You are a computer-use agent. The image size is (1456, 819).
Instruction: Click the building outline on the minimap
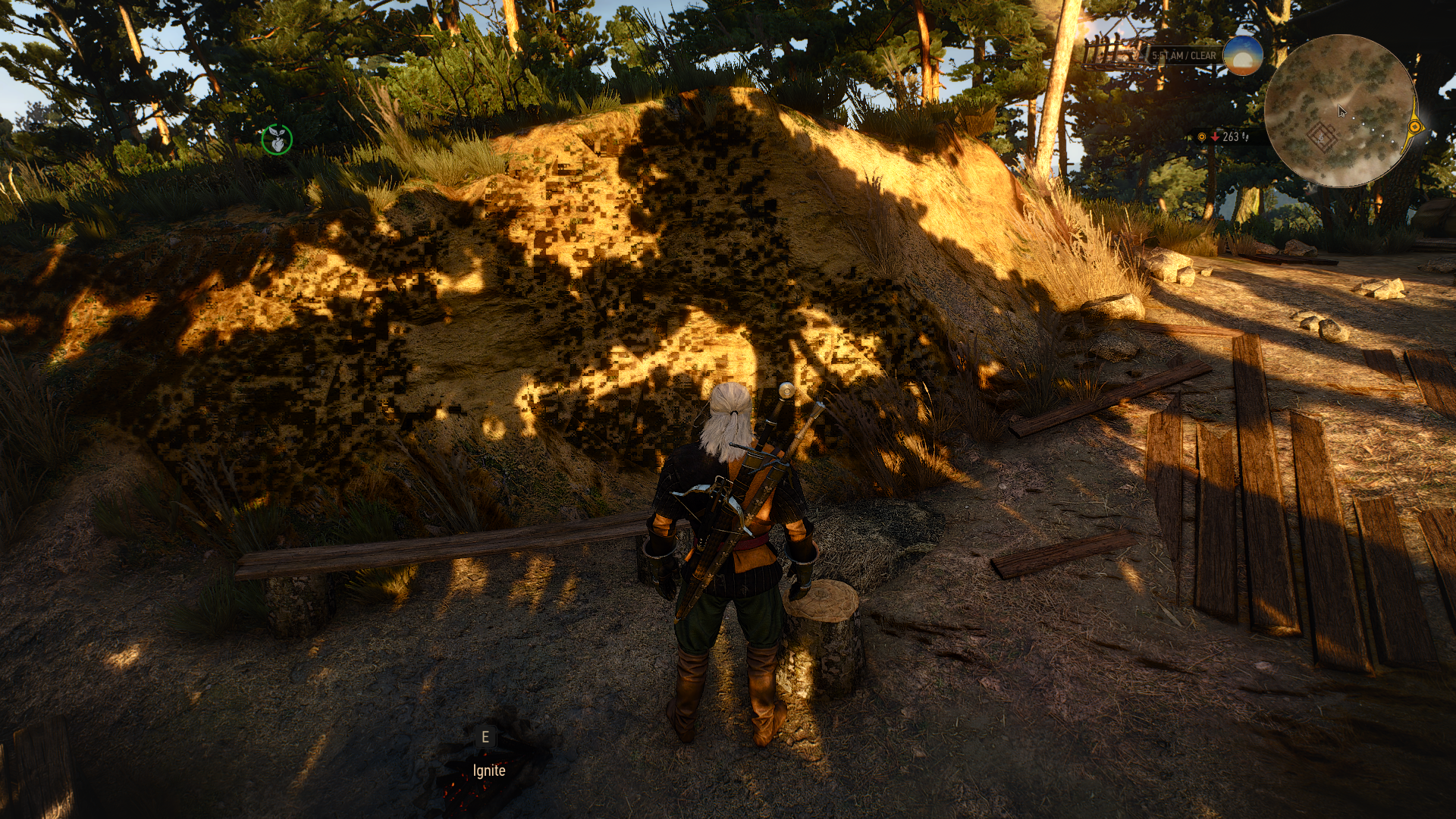pyautogui.click(x=1322, y=137)
